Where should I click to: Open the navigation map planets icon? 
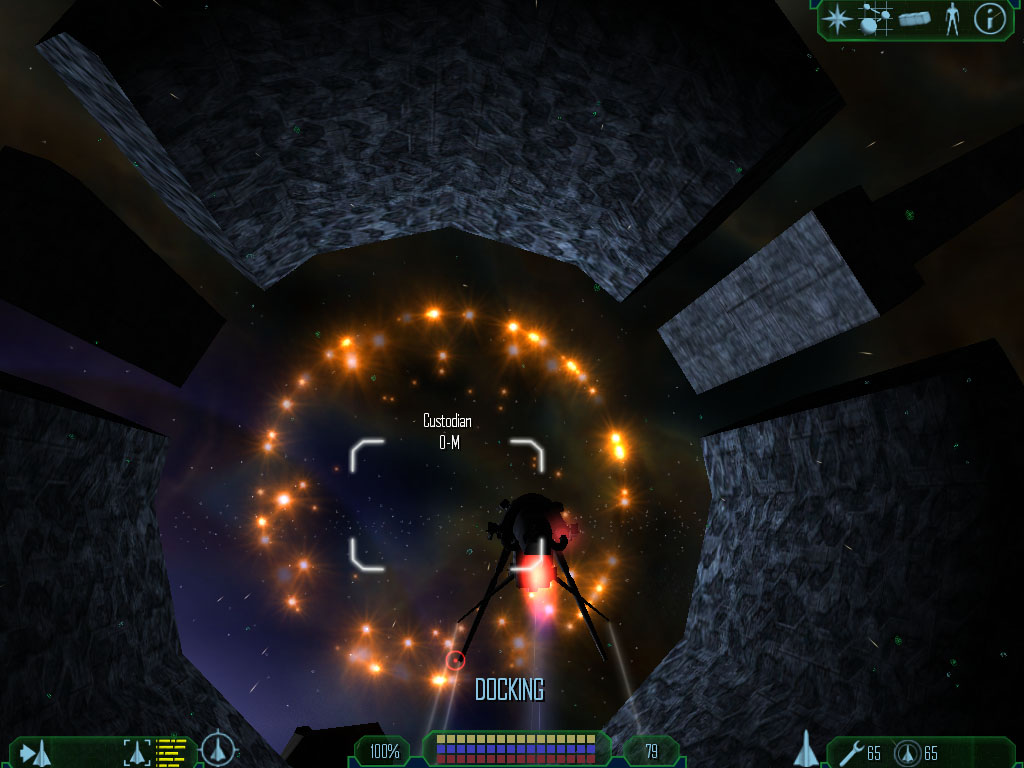click(x=875, y=19)
